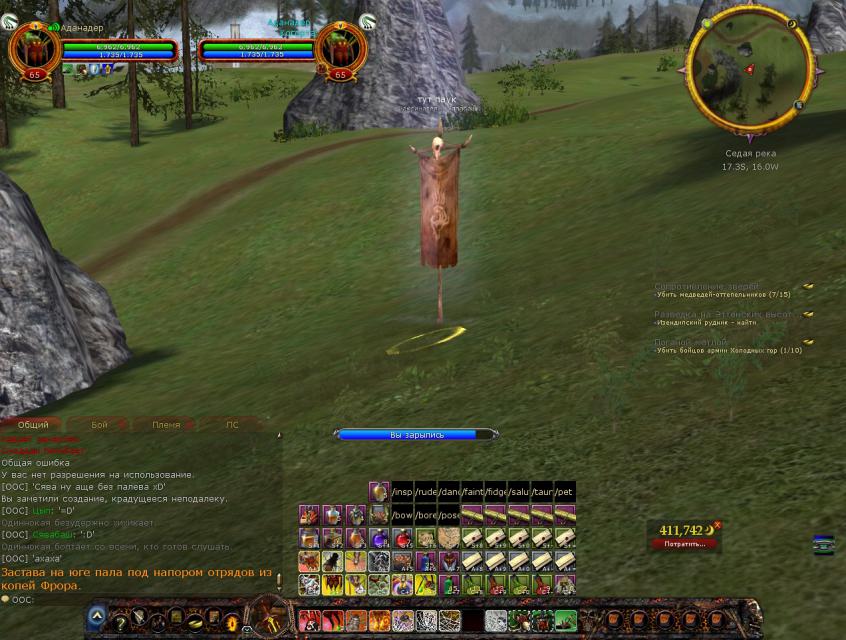Expand the main menu arrow button
Viewport: 846px width, 640px height.
[x=97, y=616]
